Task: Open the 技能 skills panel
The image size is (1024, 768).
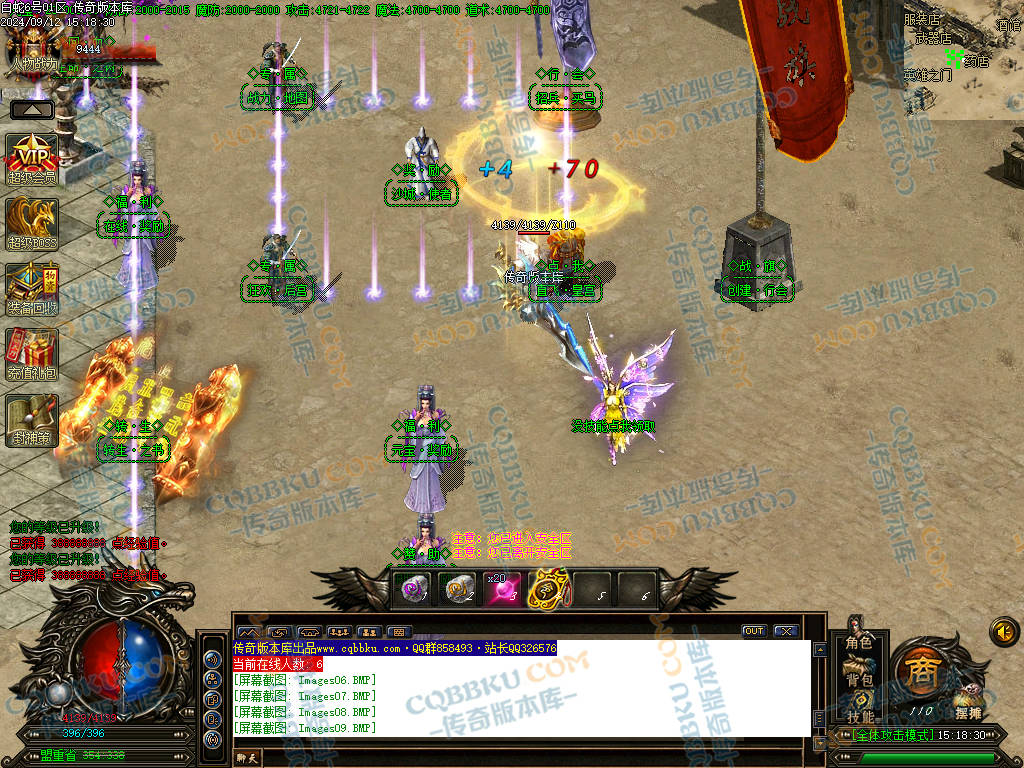Action: pos(859,716)
